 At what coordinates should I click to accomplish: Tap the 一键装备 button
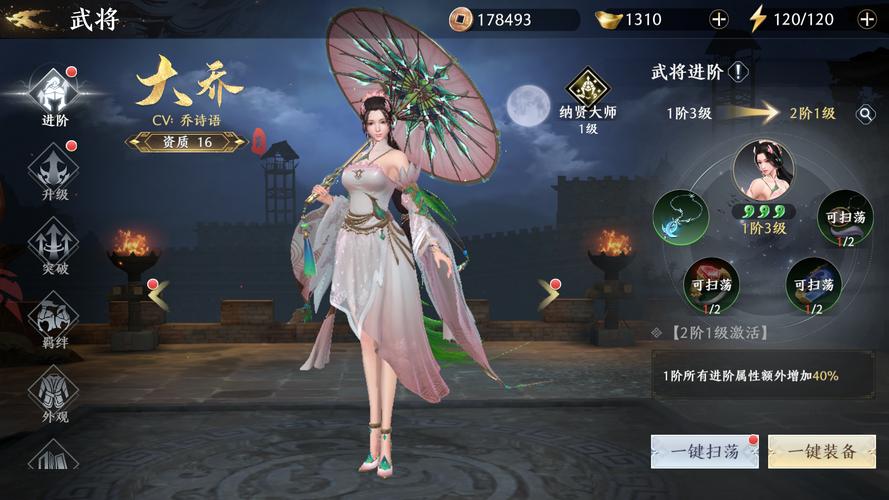pyautogui.click(x=821, y=451)
